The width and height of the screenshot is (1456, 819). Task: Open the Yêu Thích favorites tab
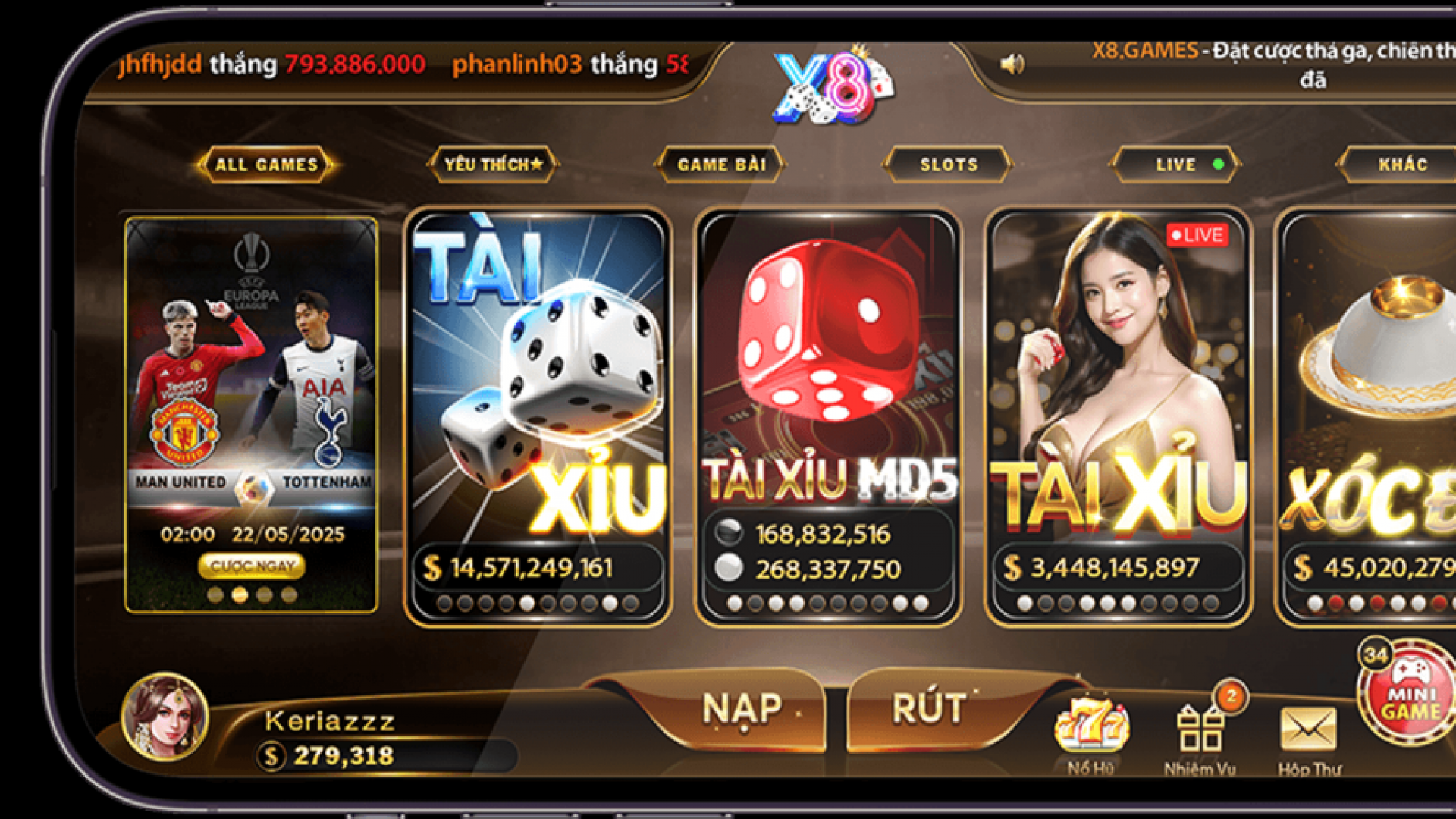493,165
